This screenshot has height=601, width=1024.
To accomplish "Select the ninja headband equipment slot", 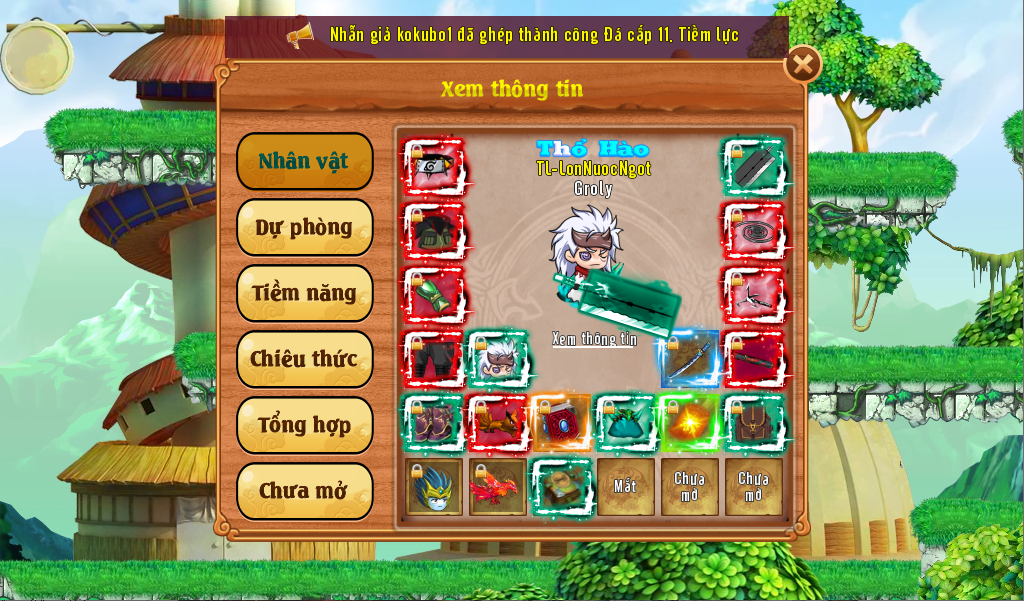I will click(434, 167).
